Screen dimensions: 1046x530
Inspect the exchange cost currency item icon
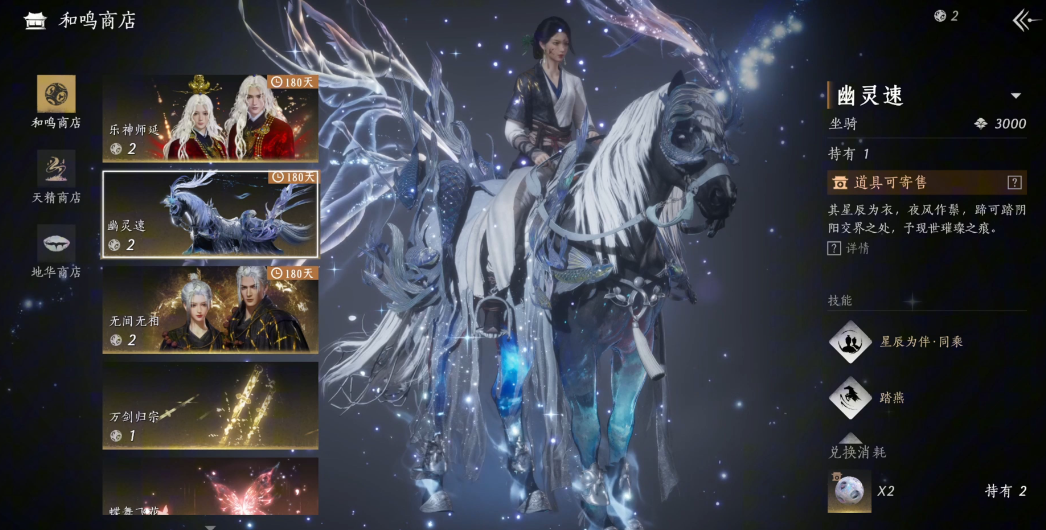click(849, 491)
